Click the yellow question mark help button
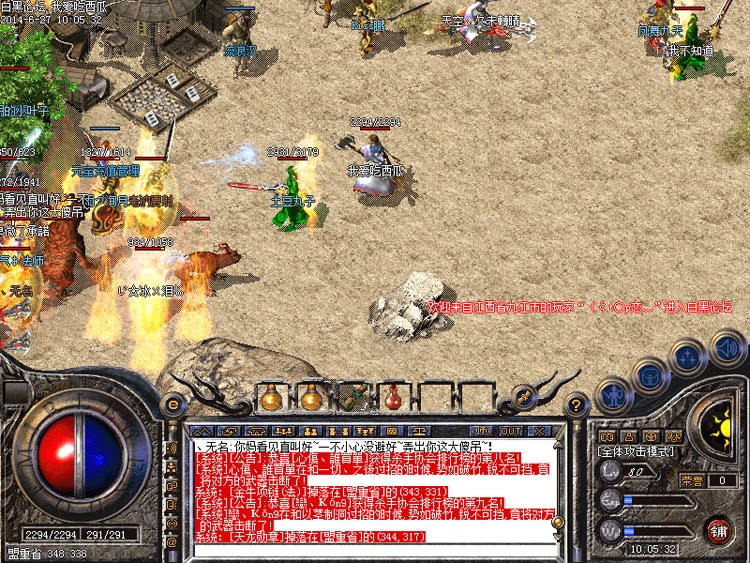This screenshot has height=563, width=750. tap(575, 405)
